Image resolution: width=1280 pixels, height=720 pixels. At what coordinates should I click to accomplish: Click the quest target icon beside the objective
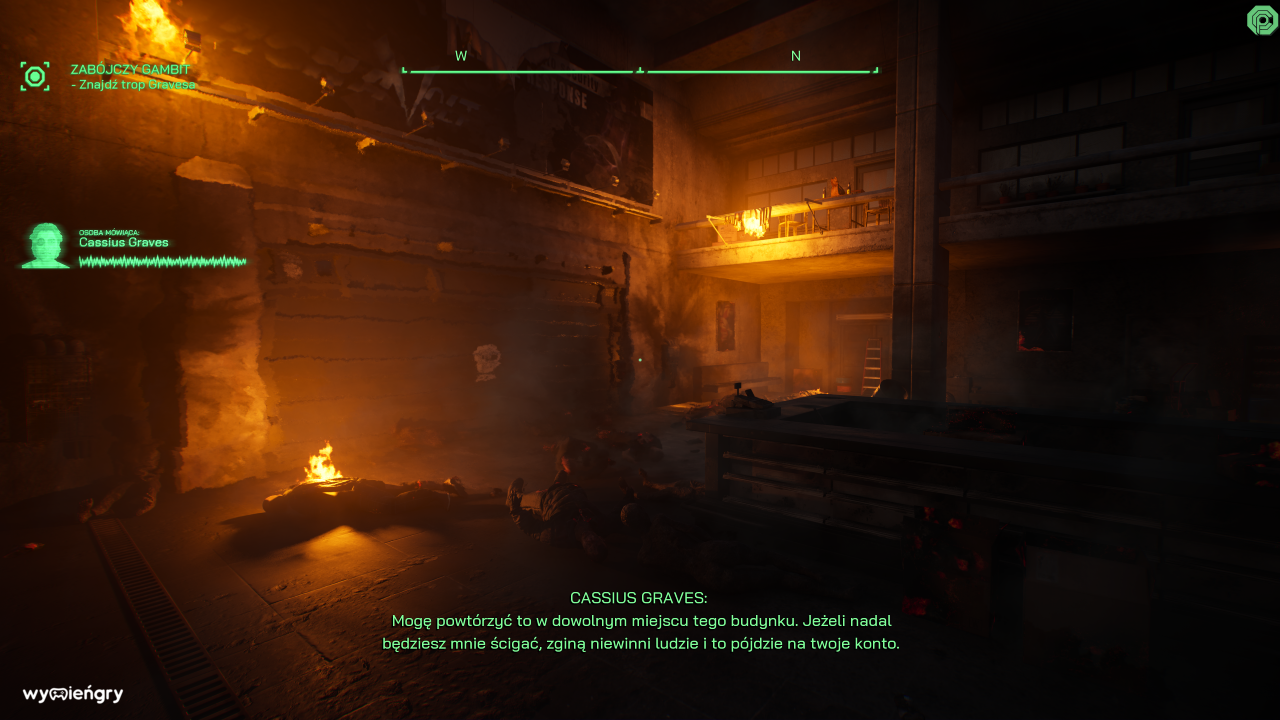coord(35,76)
